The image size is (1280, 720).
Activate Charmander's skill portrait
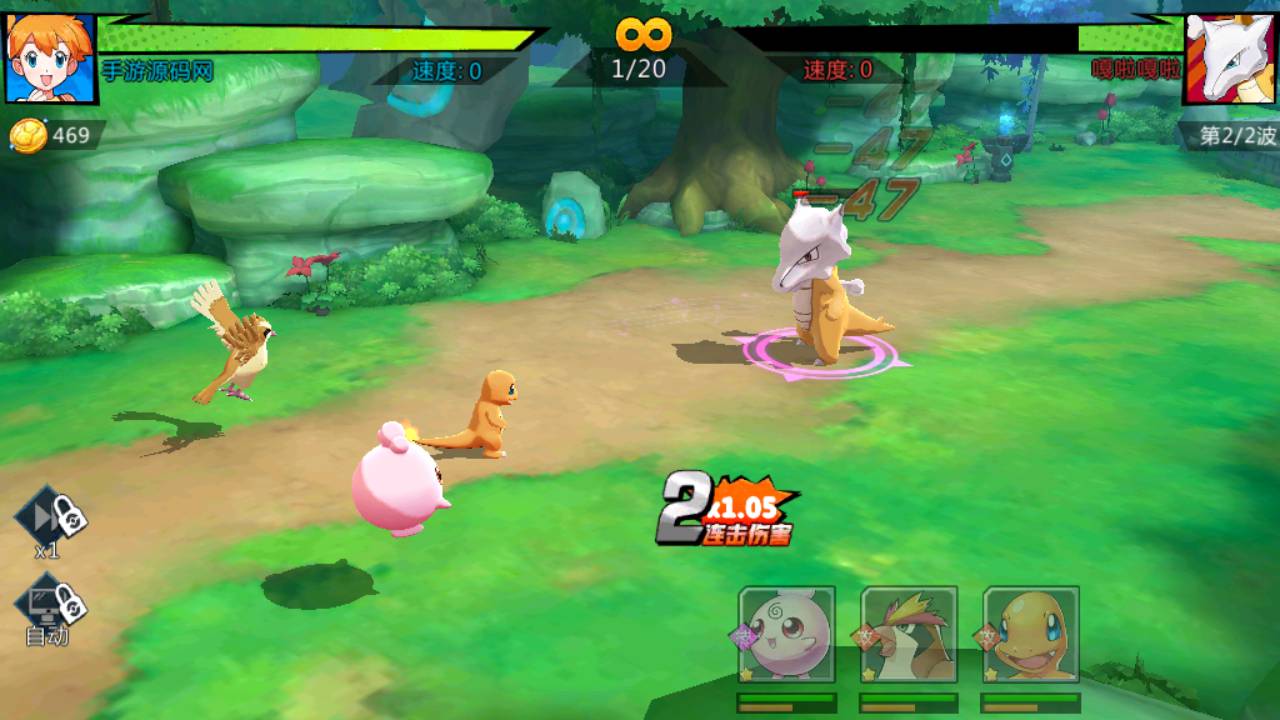pyautogui.click(x=1031, y=636)
